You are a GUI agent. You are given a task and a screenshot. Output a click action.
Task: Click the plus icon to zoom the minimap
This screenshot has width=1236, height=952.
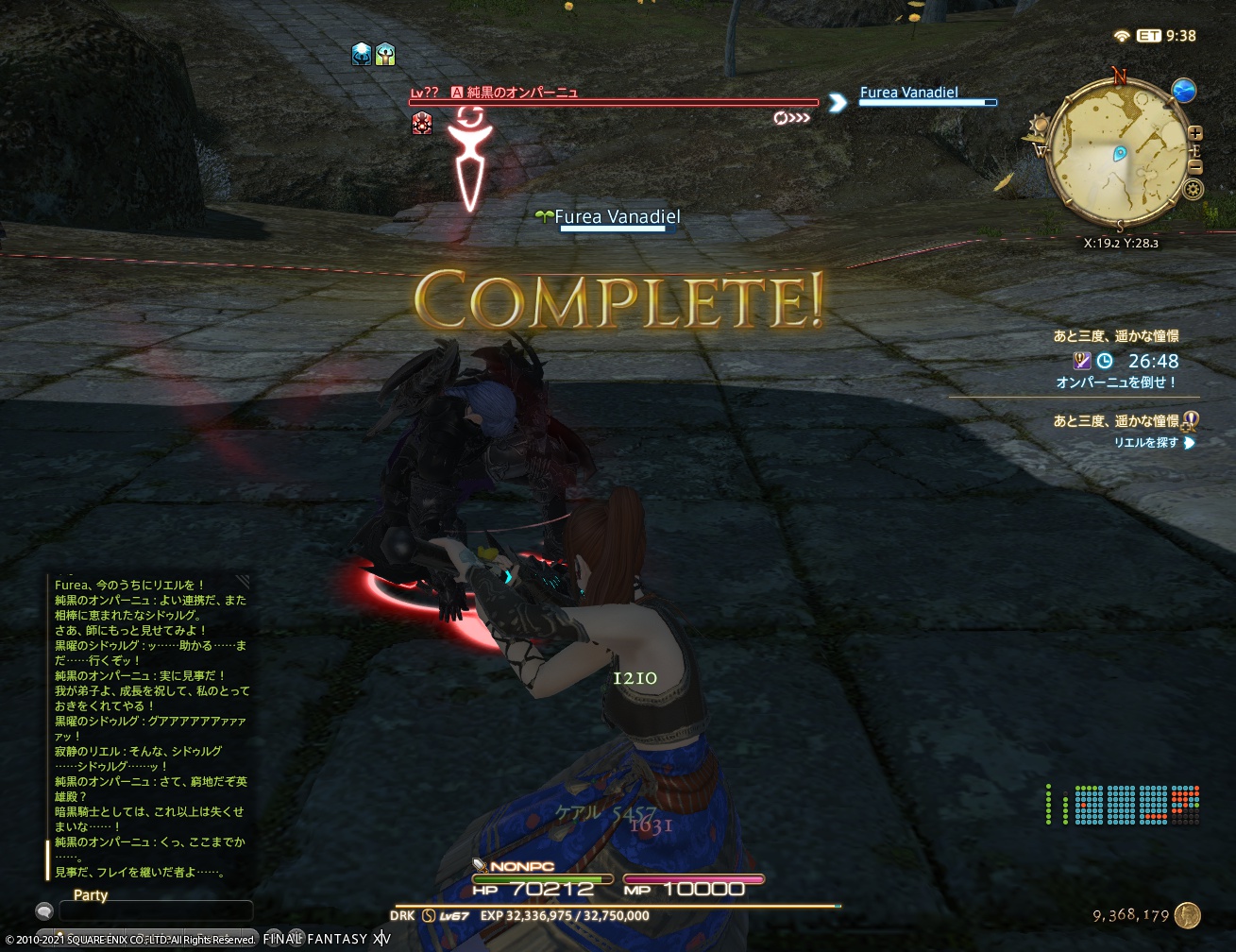(x=1196, y=133)
